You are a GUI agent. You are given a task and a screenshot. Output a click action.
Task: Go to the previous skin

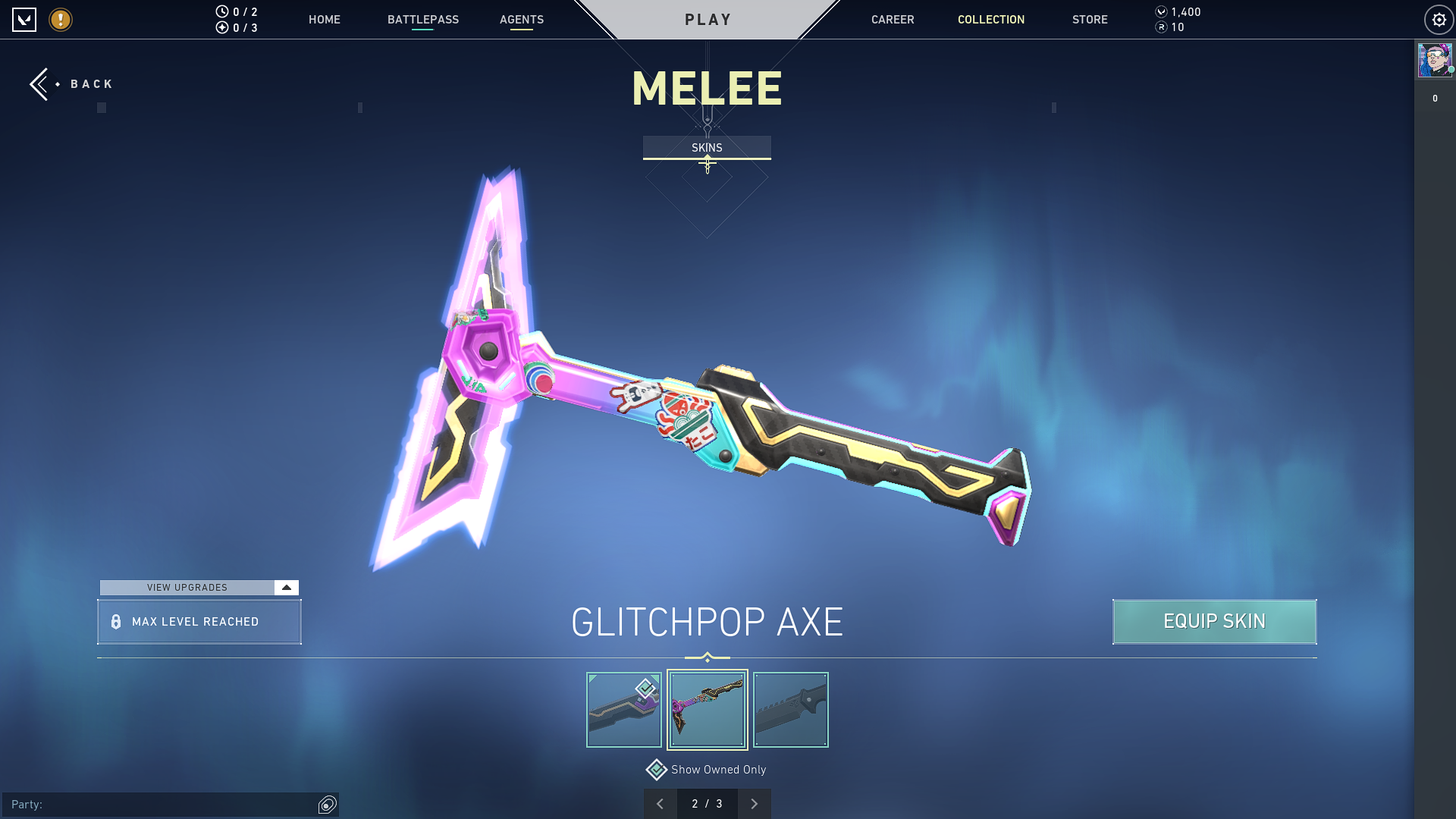pos(661,804)
